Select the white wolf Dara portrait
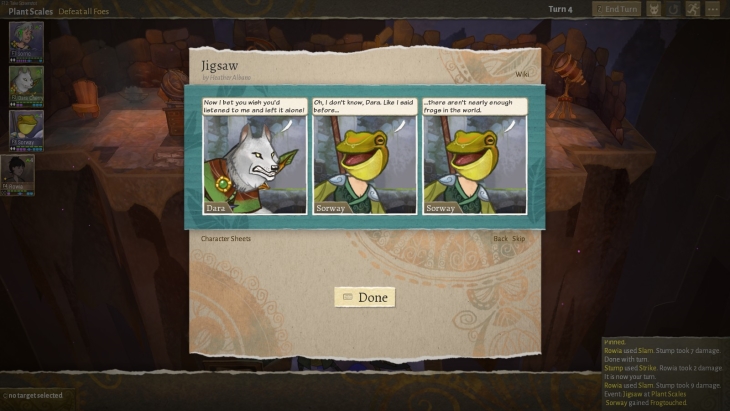This screenshot has height=411, width=730. [x=26, y=84]
